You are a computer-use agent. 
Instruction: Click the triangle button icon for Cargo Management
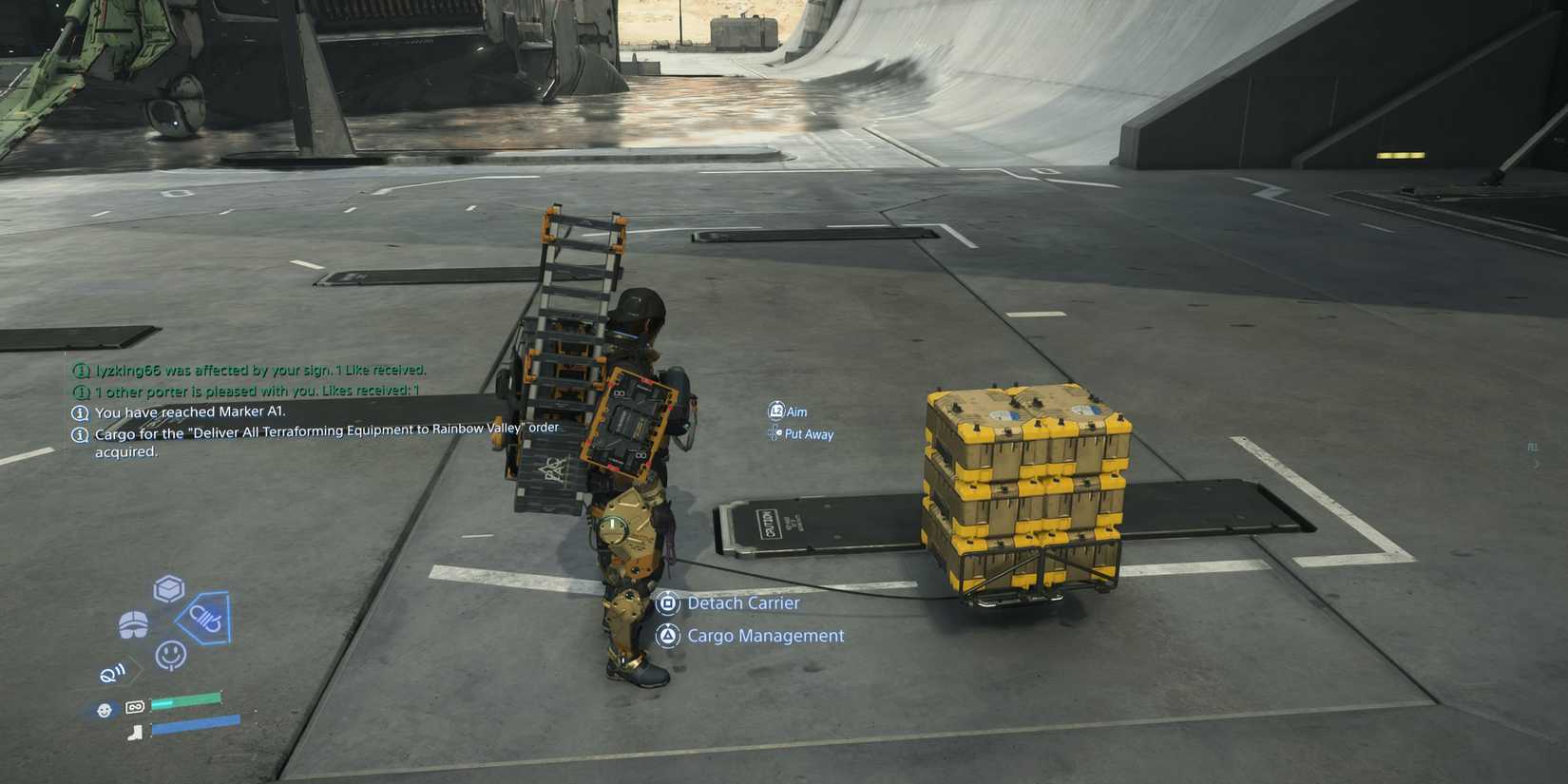click(x=669, y=636)
